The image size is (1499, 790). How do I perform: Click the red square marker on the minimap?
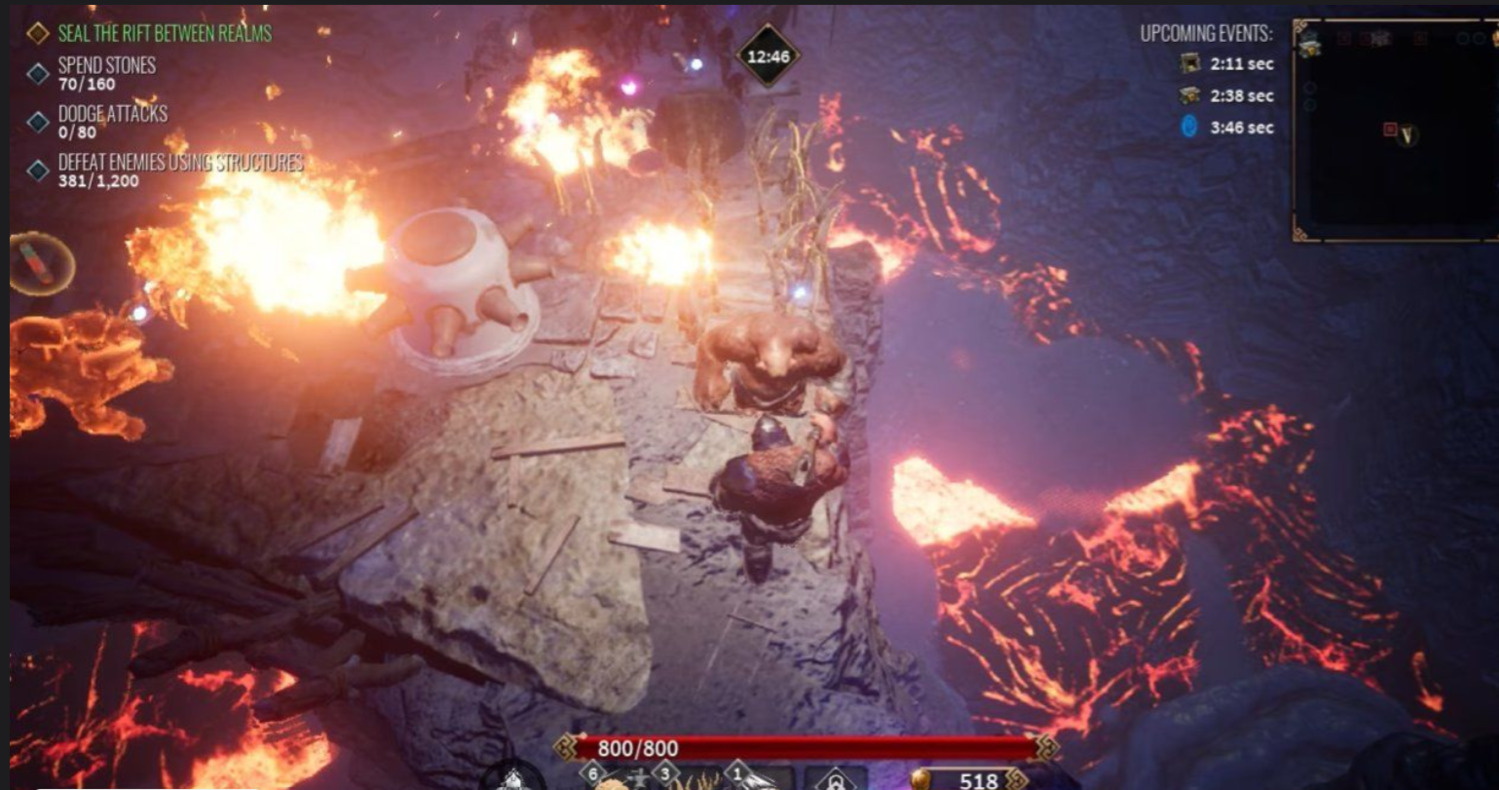click(x=1390, y=130)
